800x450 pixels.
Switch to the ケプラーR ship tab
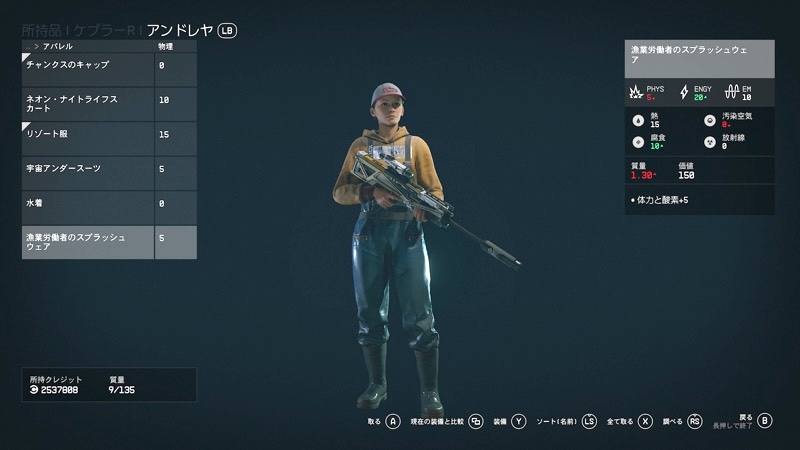[104, 31]
